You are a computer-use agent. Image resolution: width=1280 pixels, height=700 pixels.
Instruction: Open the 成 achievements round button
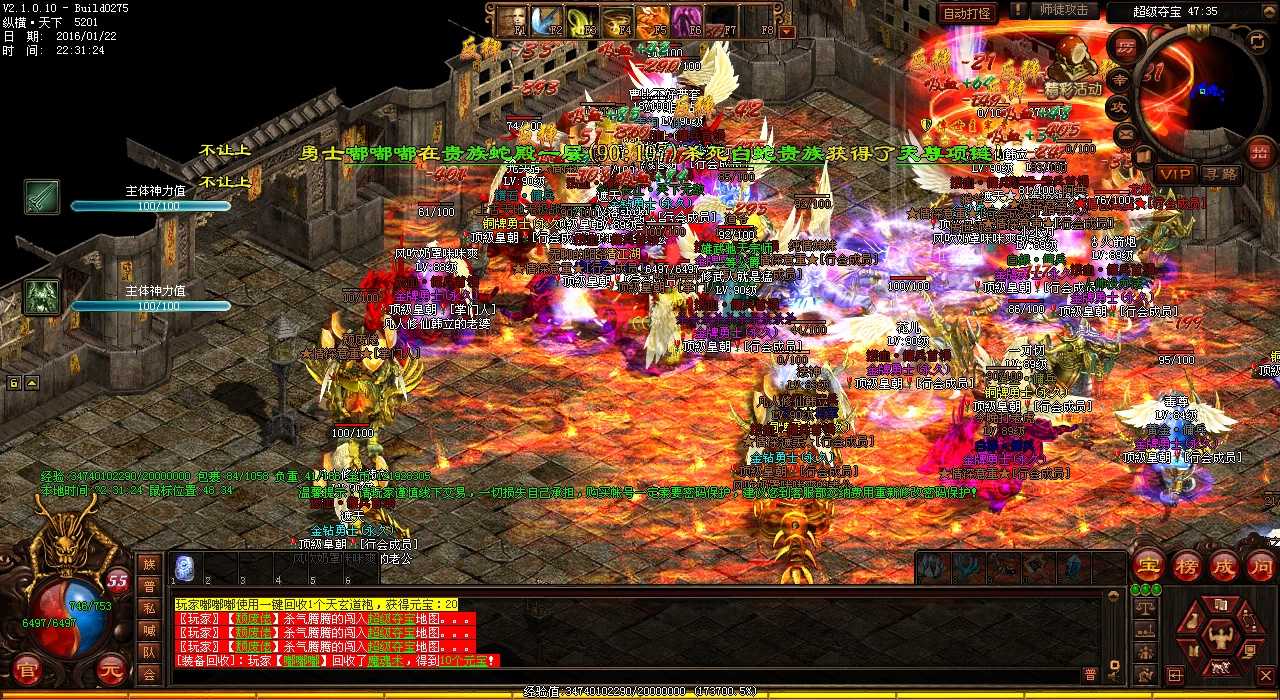[x=1223, y=565]
